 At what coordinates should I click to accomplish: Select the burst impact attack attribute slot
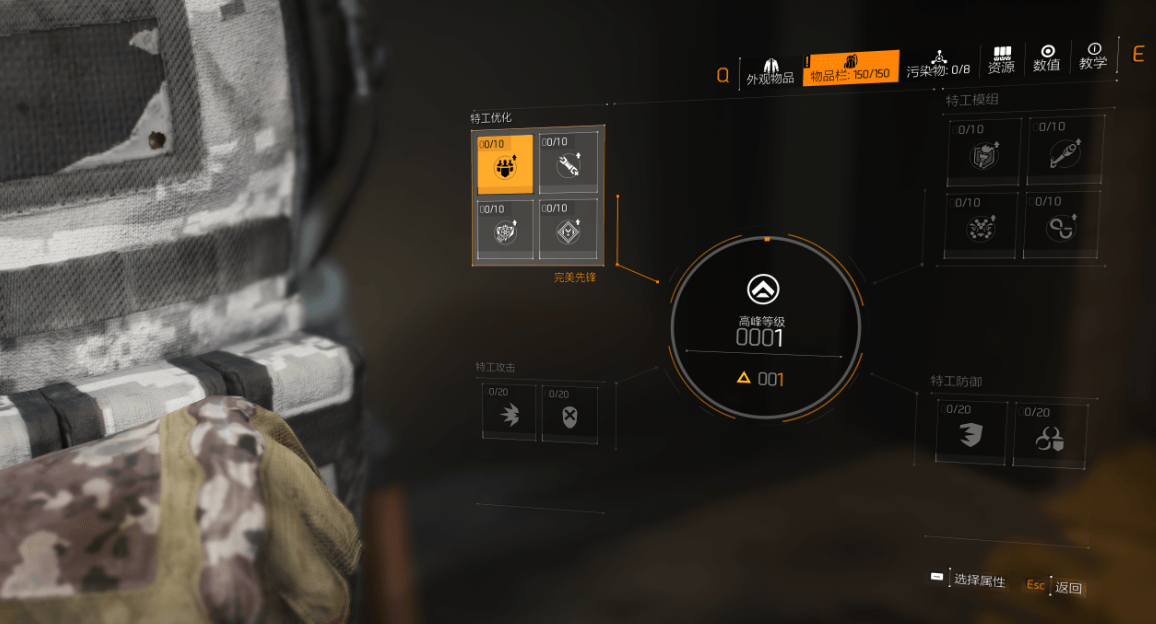[510, 414]
